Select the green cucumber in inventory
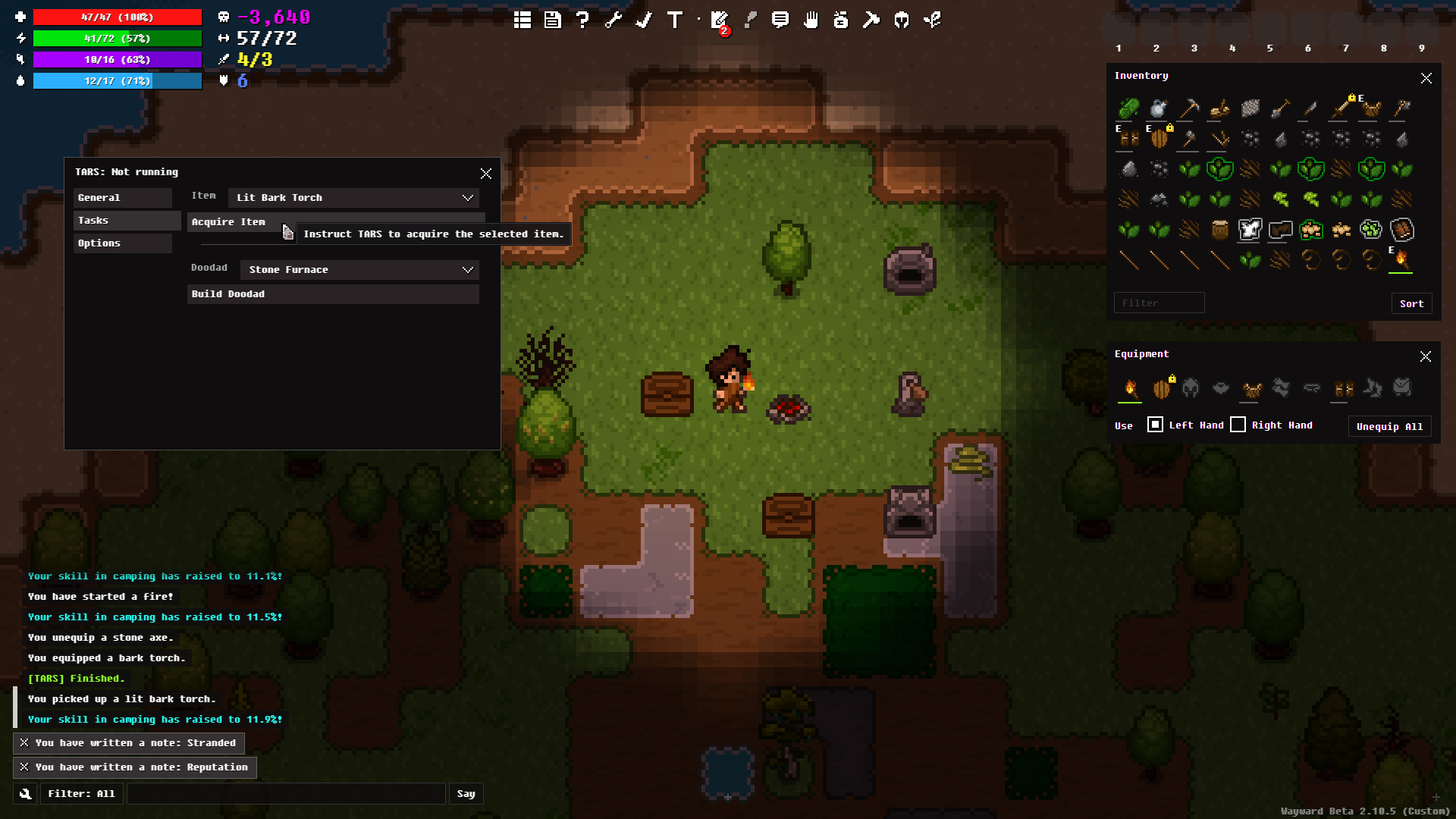Viewport: 1456px width, 819px height. click(1128, 108)
